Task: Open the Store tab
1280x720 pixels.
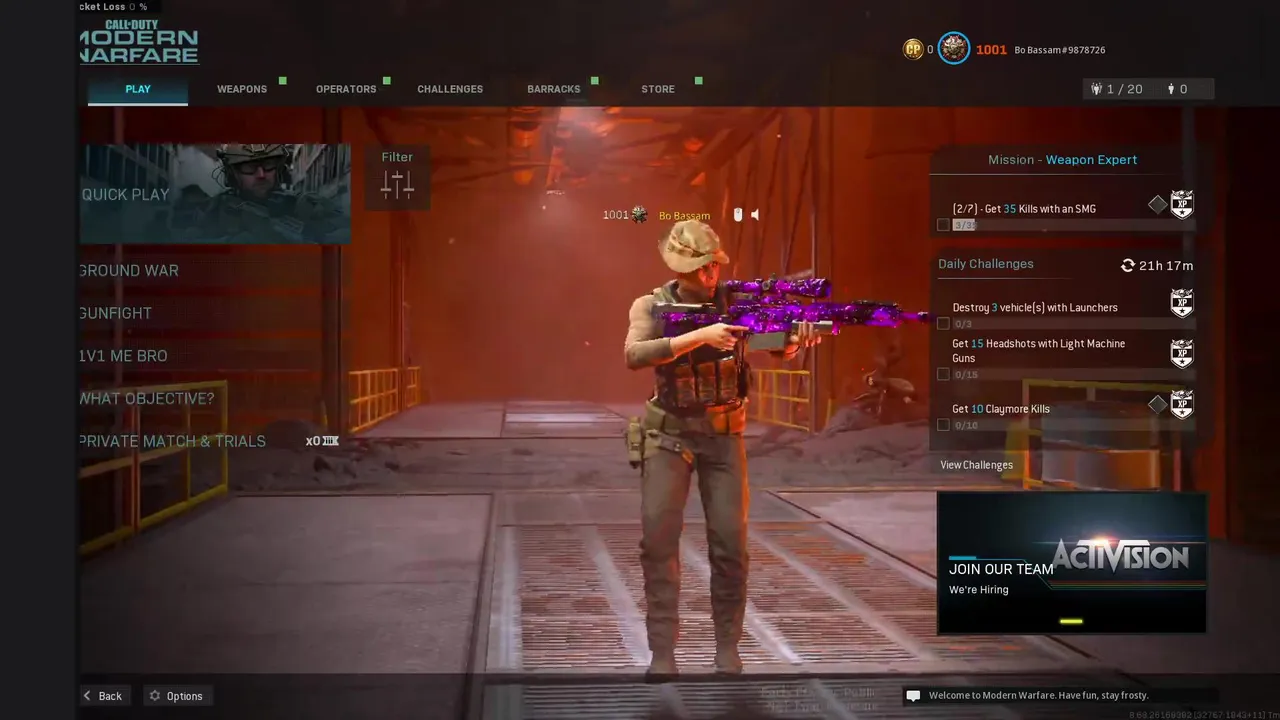Action: coord(658,89)
